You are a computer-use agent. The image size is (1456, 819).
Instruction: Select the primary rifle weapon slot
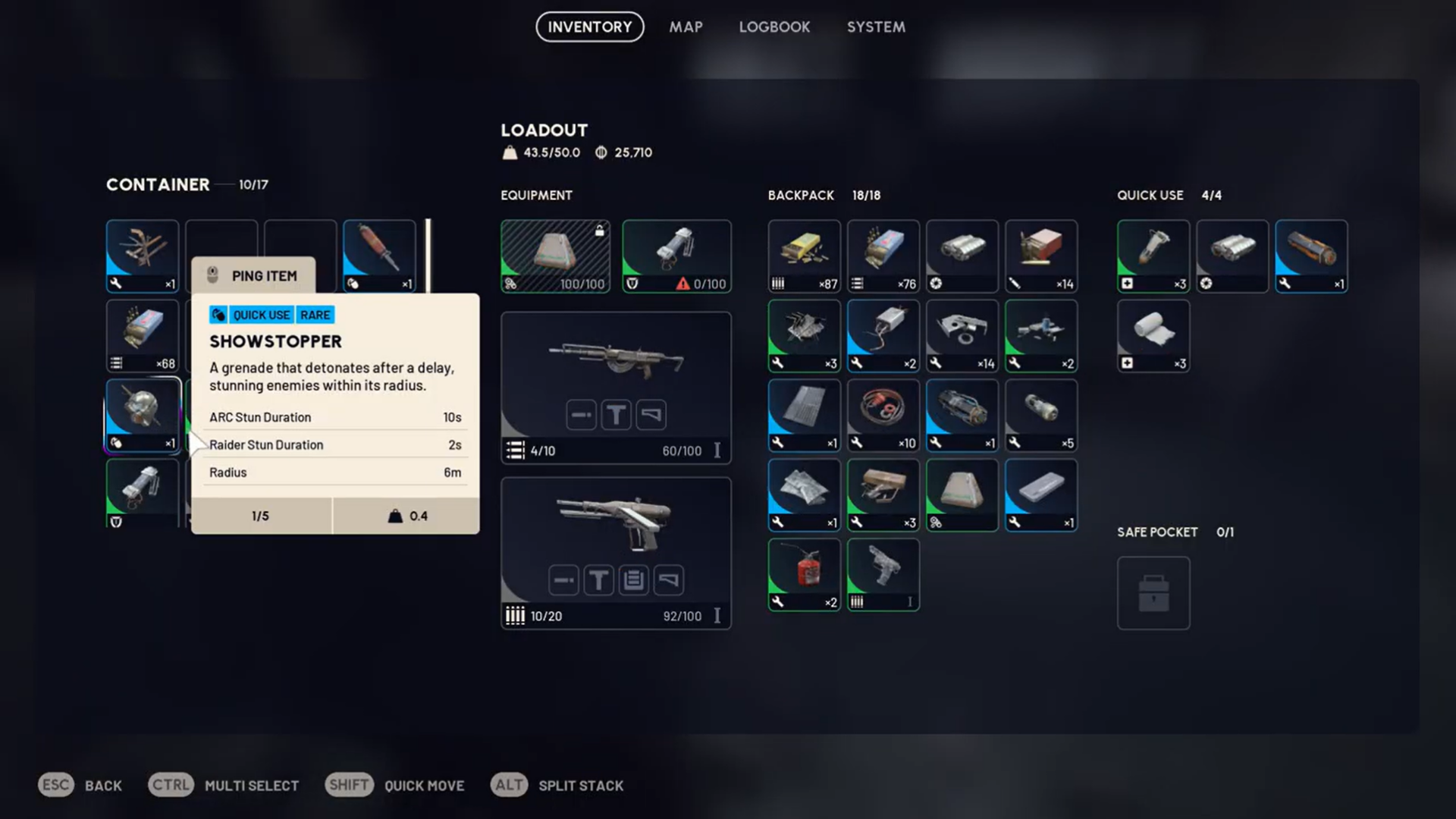pos(616,387)
